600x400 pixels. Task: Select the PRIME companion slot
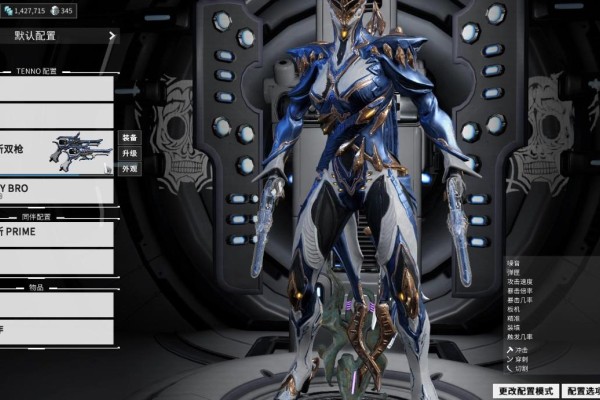click(56, 233)
